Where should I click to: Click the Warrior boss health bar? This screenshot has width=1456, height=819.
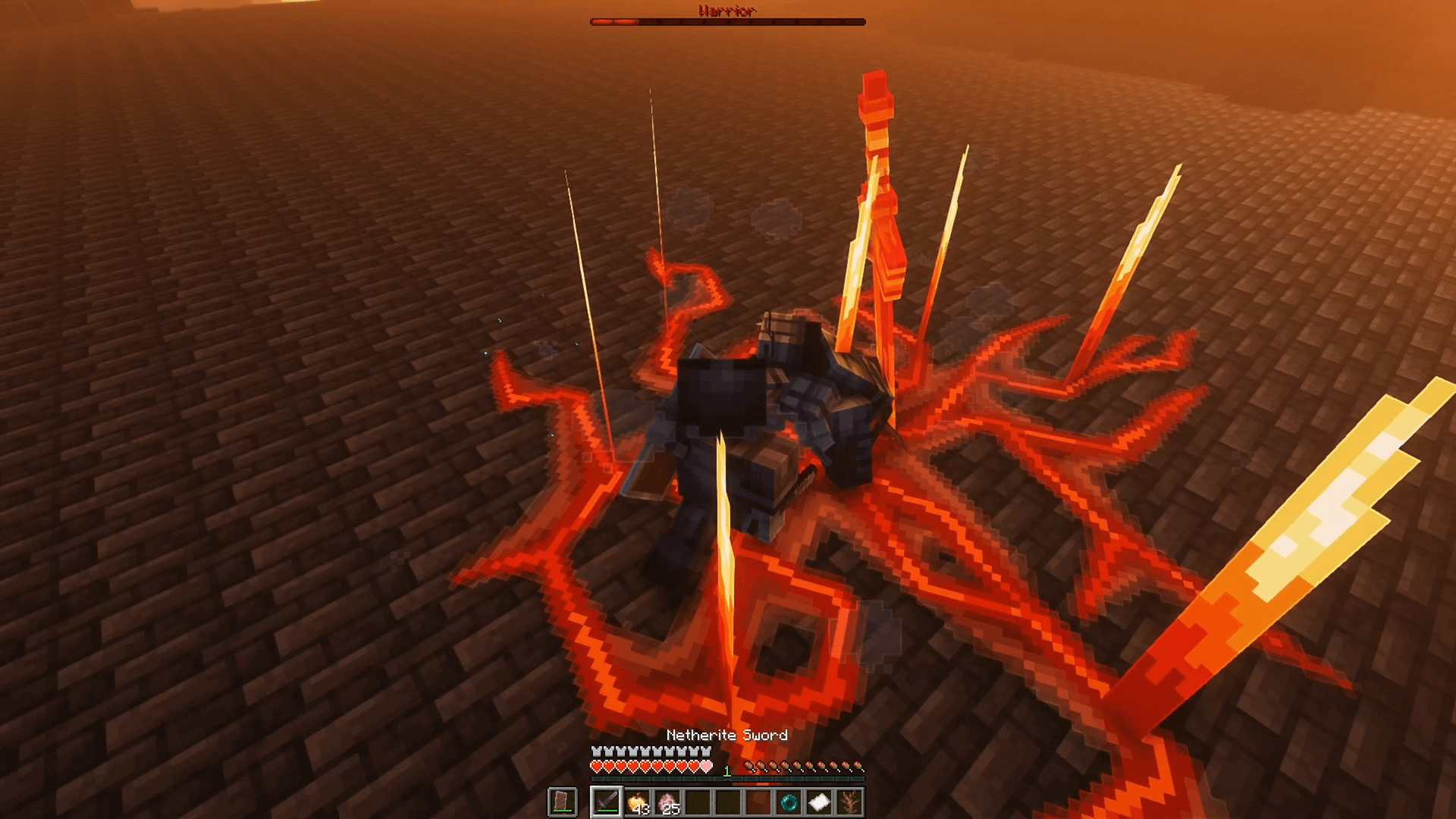[x=728, y=21]
